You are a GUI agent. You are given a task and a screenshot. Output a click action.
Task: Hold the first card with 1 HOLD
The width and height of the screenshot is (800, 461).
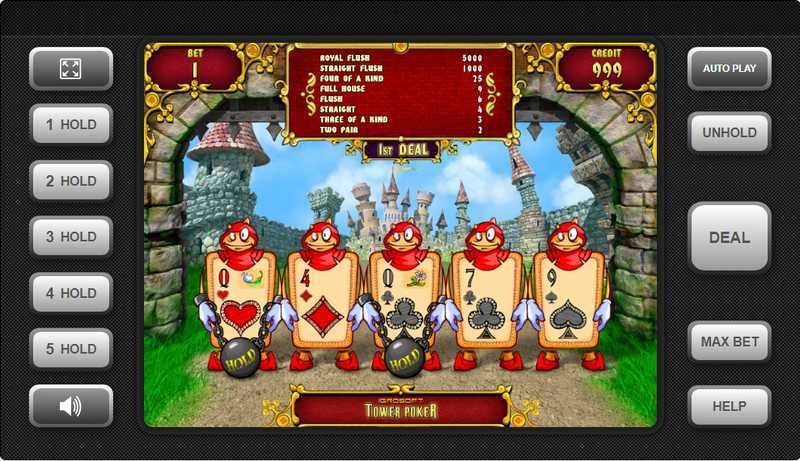coord(71,125)
